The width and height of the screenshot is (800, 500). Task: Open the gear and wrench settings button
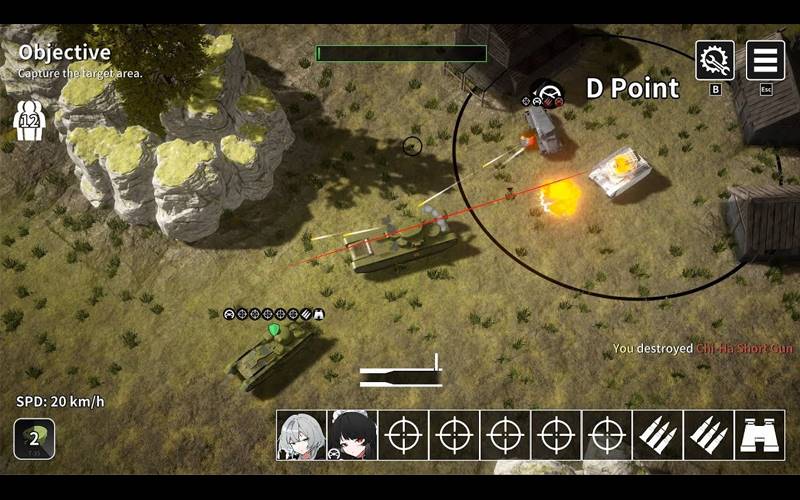pos(715,60)
